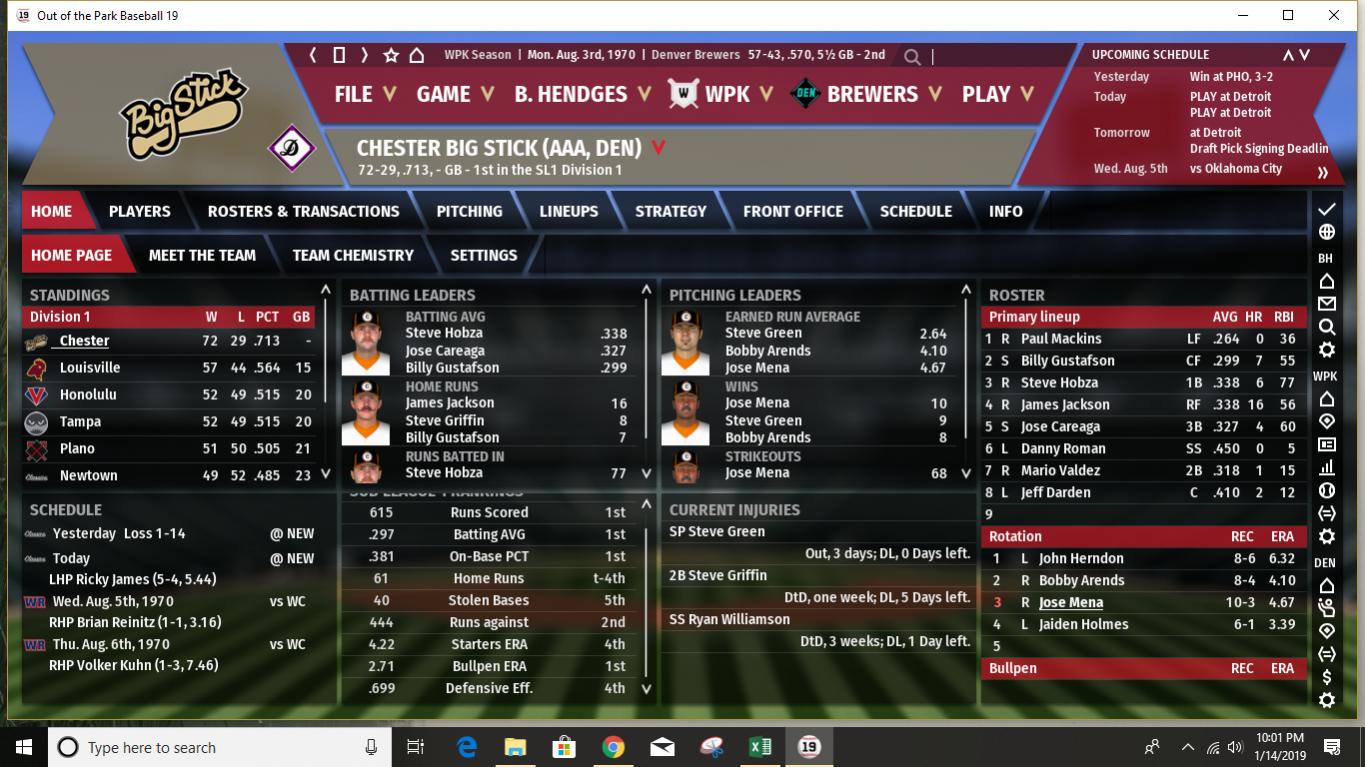Switch to the SCHEDULE tab
This screenshot has height=767, width=1365.
click(x=915, y=211)
